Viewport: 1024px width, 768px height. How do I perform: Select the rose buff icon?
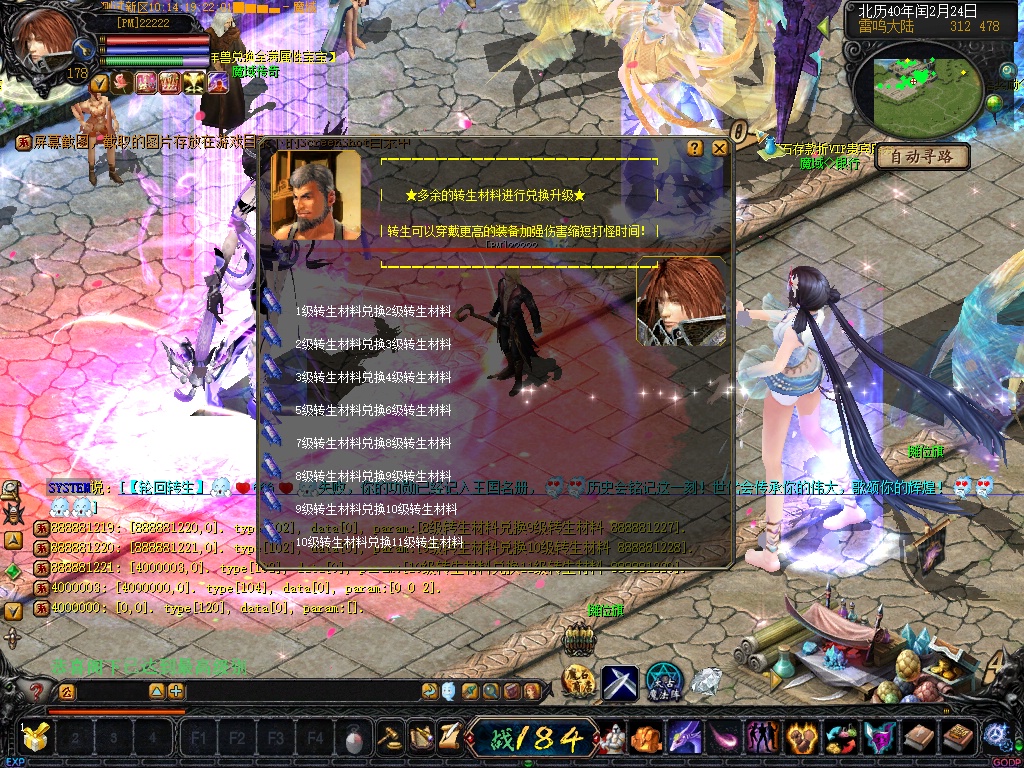click(122, 82)
